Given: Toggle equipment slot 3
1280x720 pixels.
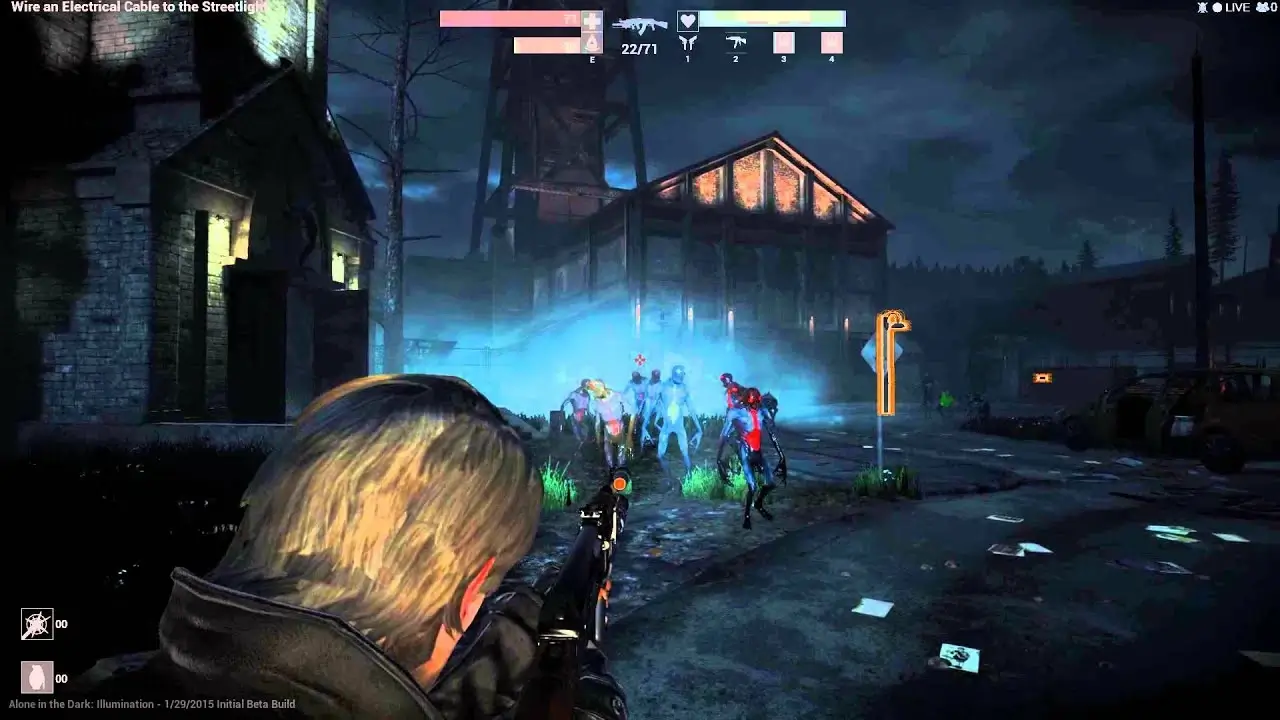Looking at the screenshot, I should click(784, 43).
